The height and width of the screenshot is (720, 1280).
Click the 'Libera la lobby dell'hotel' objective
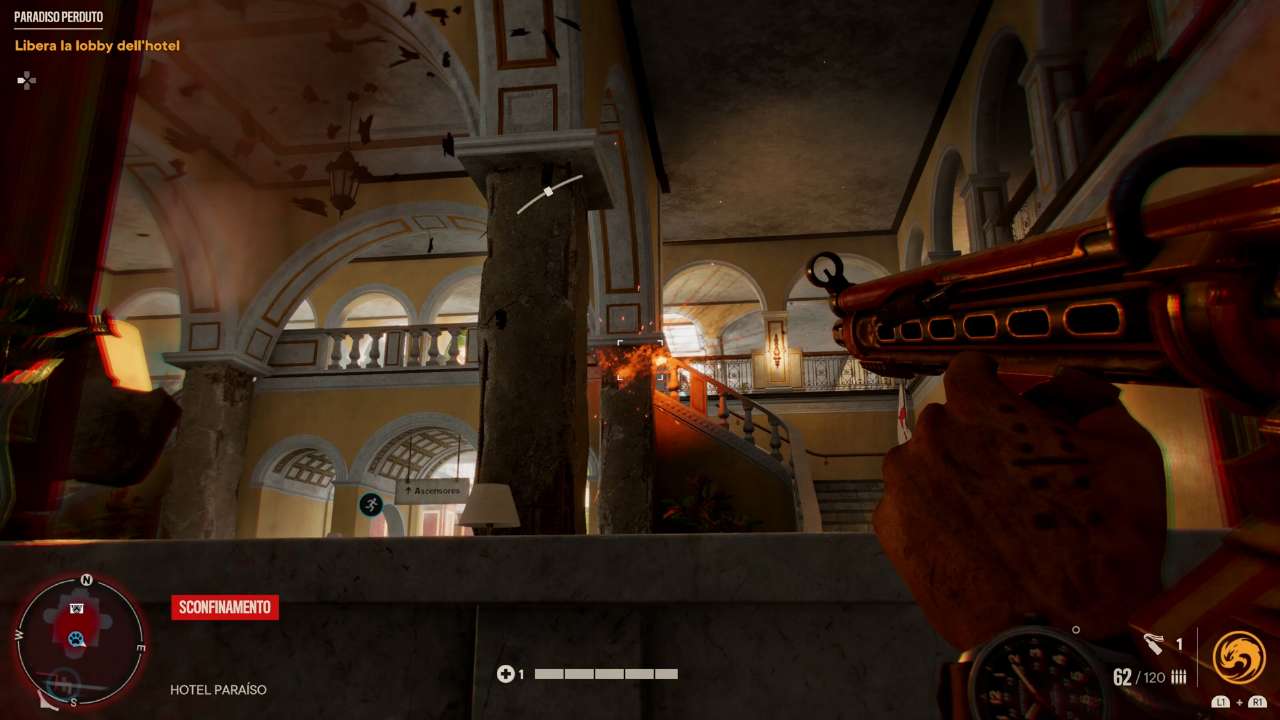pyautogui.click(x=97, y=46)
